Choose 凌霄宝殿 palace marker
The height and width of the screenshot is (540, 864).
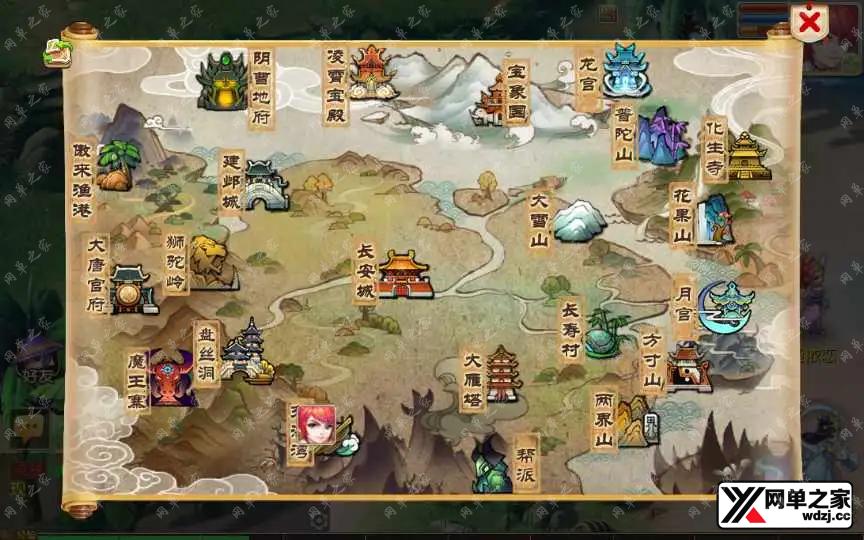[369, 72]
